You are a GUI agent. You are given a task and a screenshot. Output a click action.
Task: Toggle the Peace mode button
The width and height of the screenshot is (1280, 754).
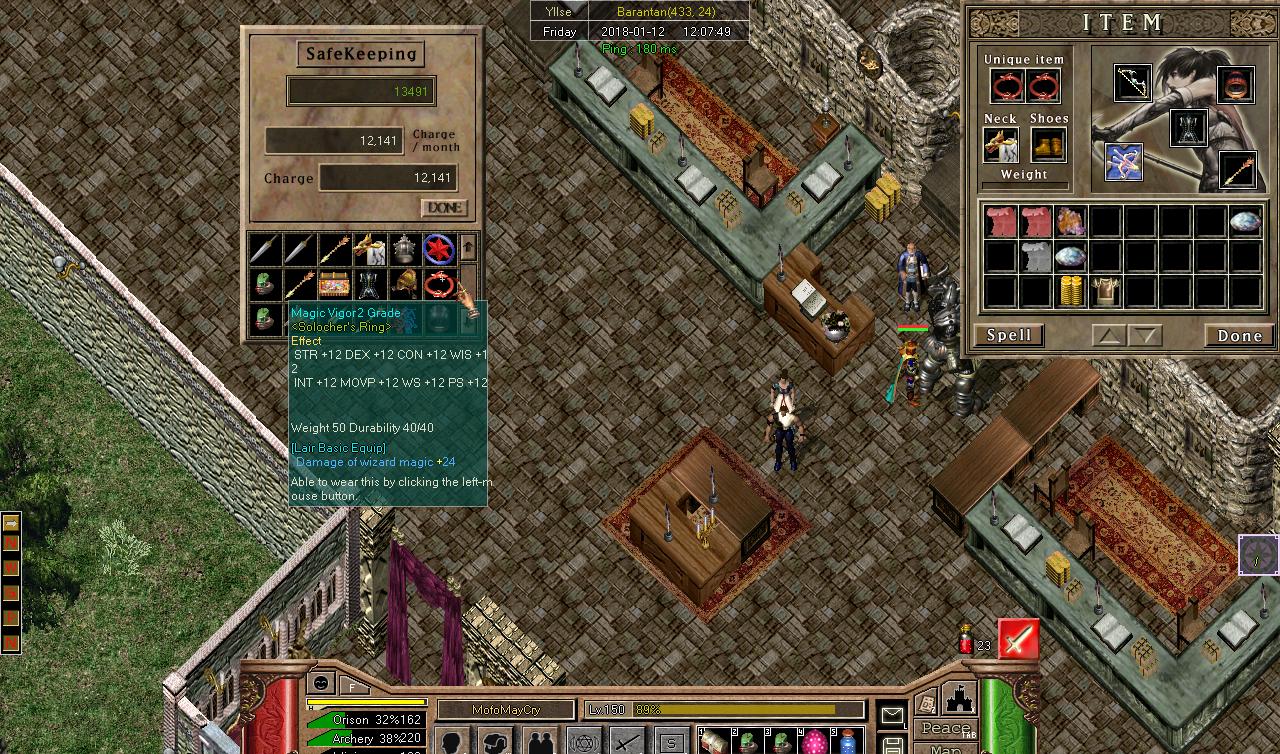pyautogui.click(x=946, y=729)
